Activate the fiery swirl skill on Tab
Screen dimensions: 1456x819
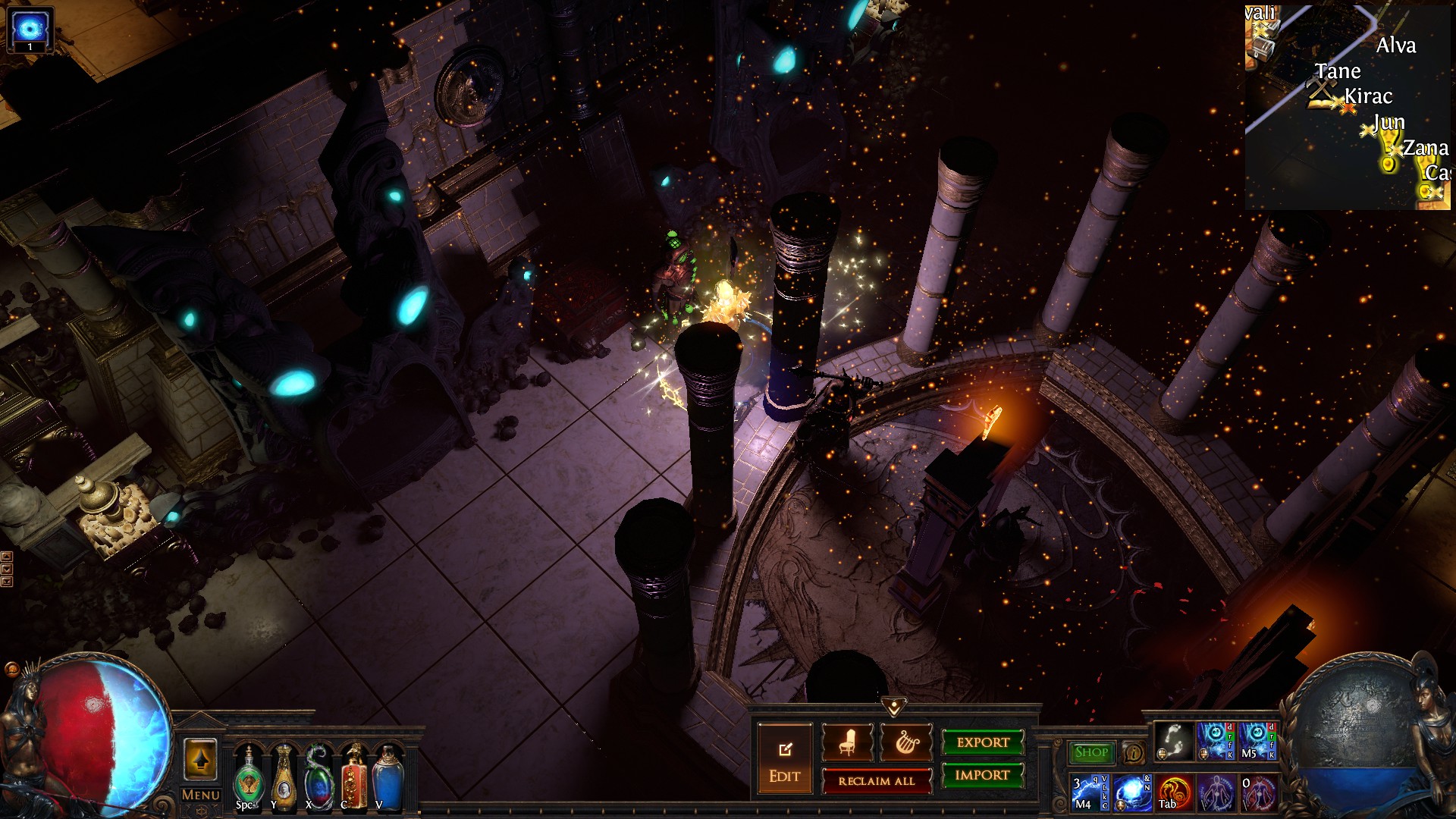[x=1174, y=792]
